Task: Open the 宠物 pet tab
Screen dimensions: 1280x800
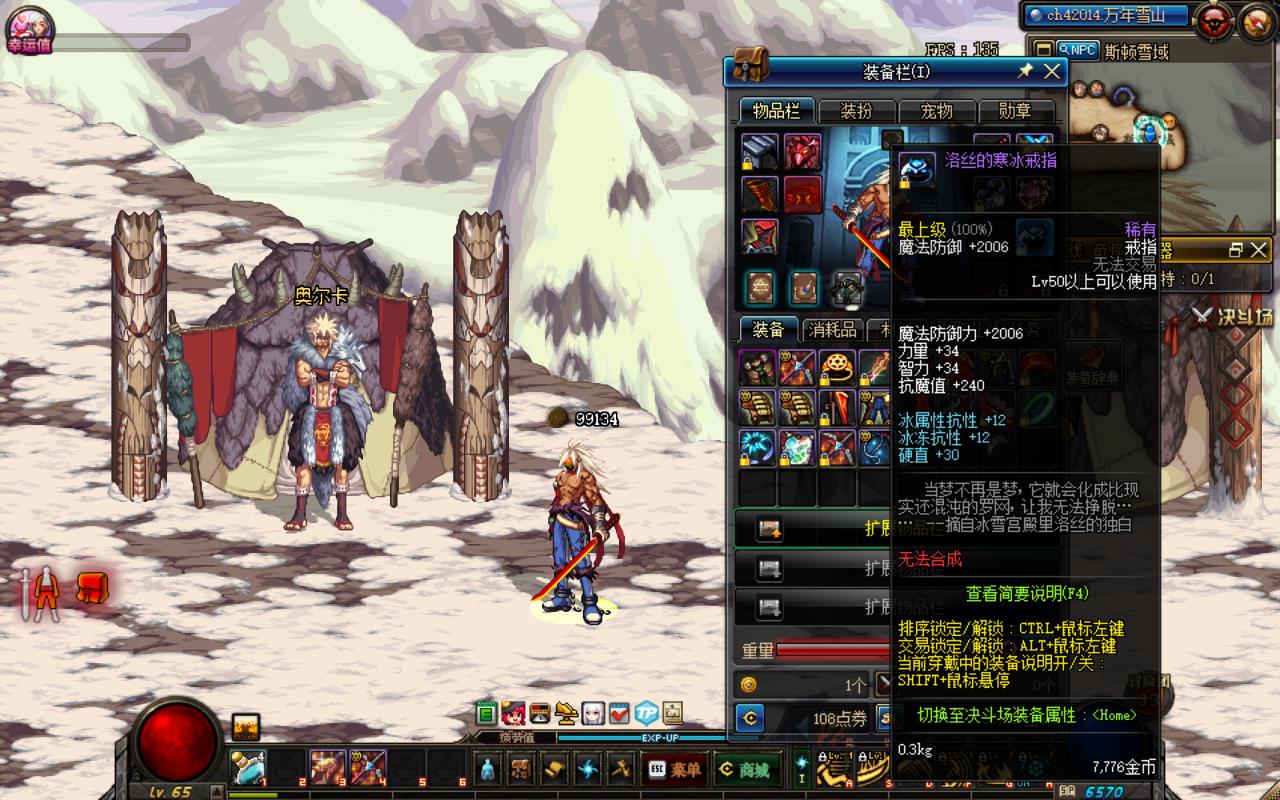Action: (x=936, y=111)
